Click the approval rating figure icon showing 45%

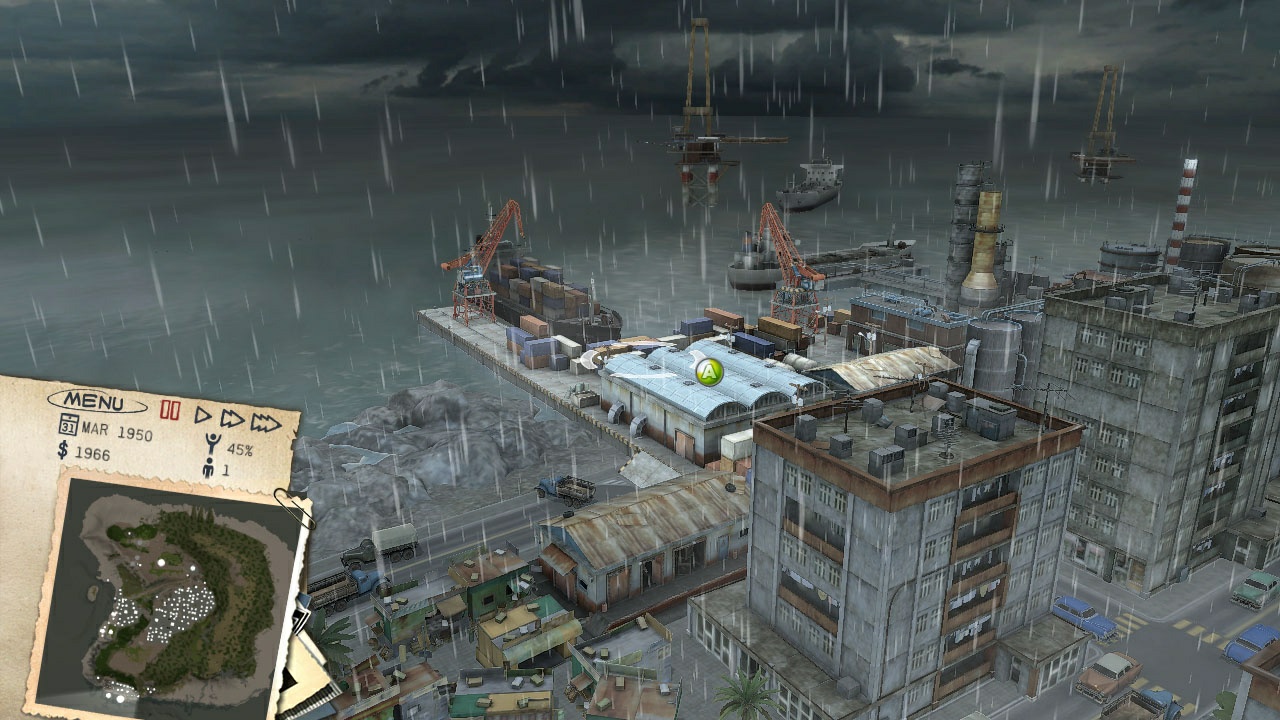coord(211,442)
